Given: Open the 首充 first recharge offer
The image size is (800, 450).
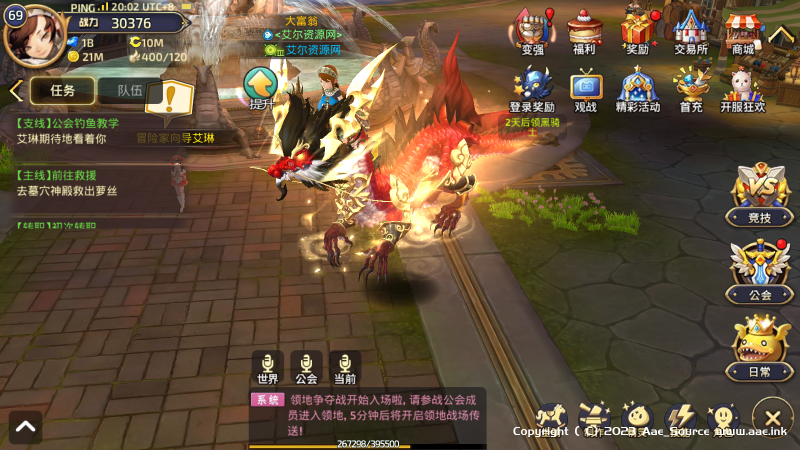Looking at the screenshot, I should (x=690, y=90).
